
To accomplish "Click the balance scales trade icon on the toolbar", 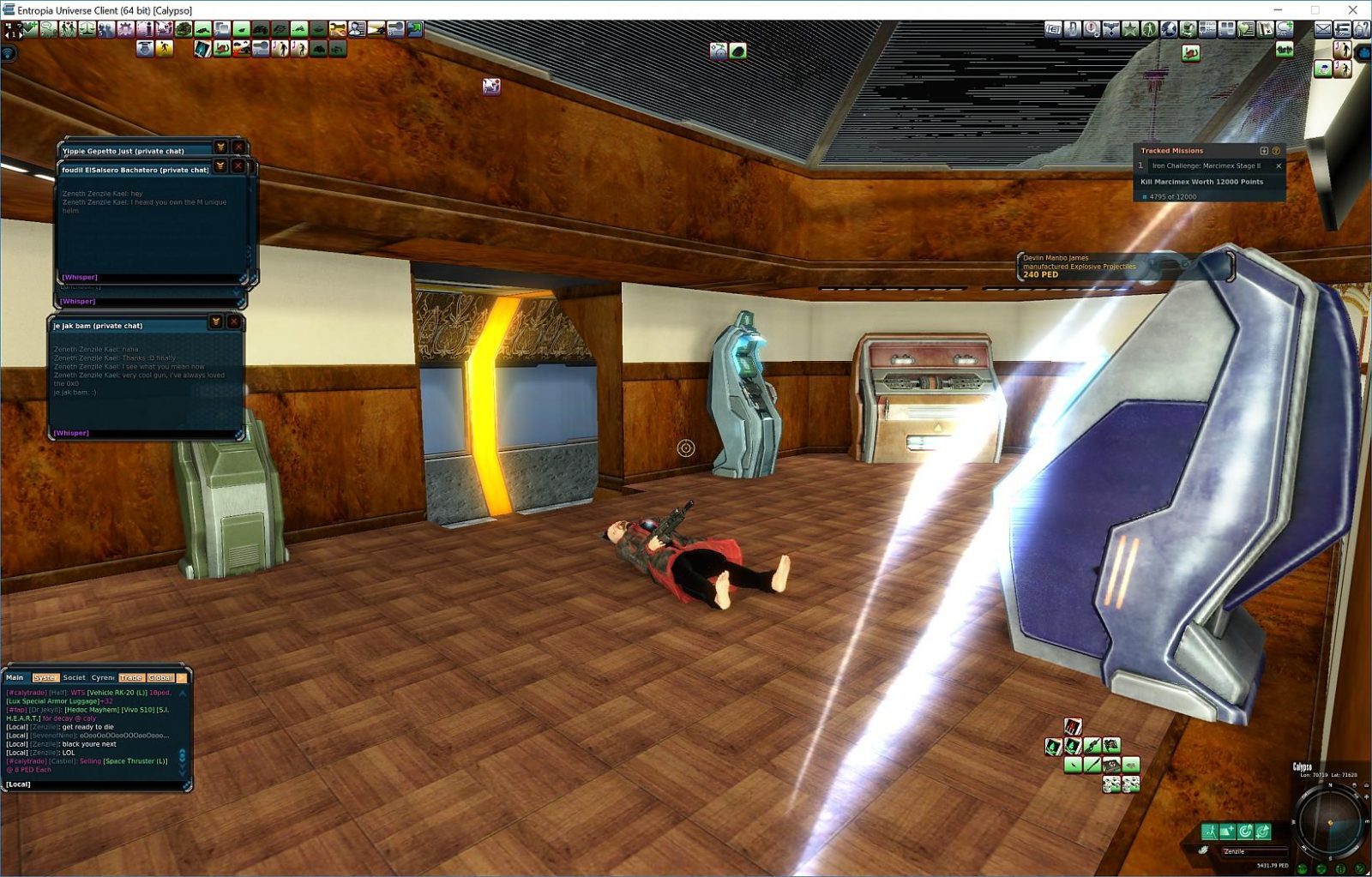I will [x=83, y=31].
